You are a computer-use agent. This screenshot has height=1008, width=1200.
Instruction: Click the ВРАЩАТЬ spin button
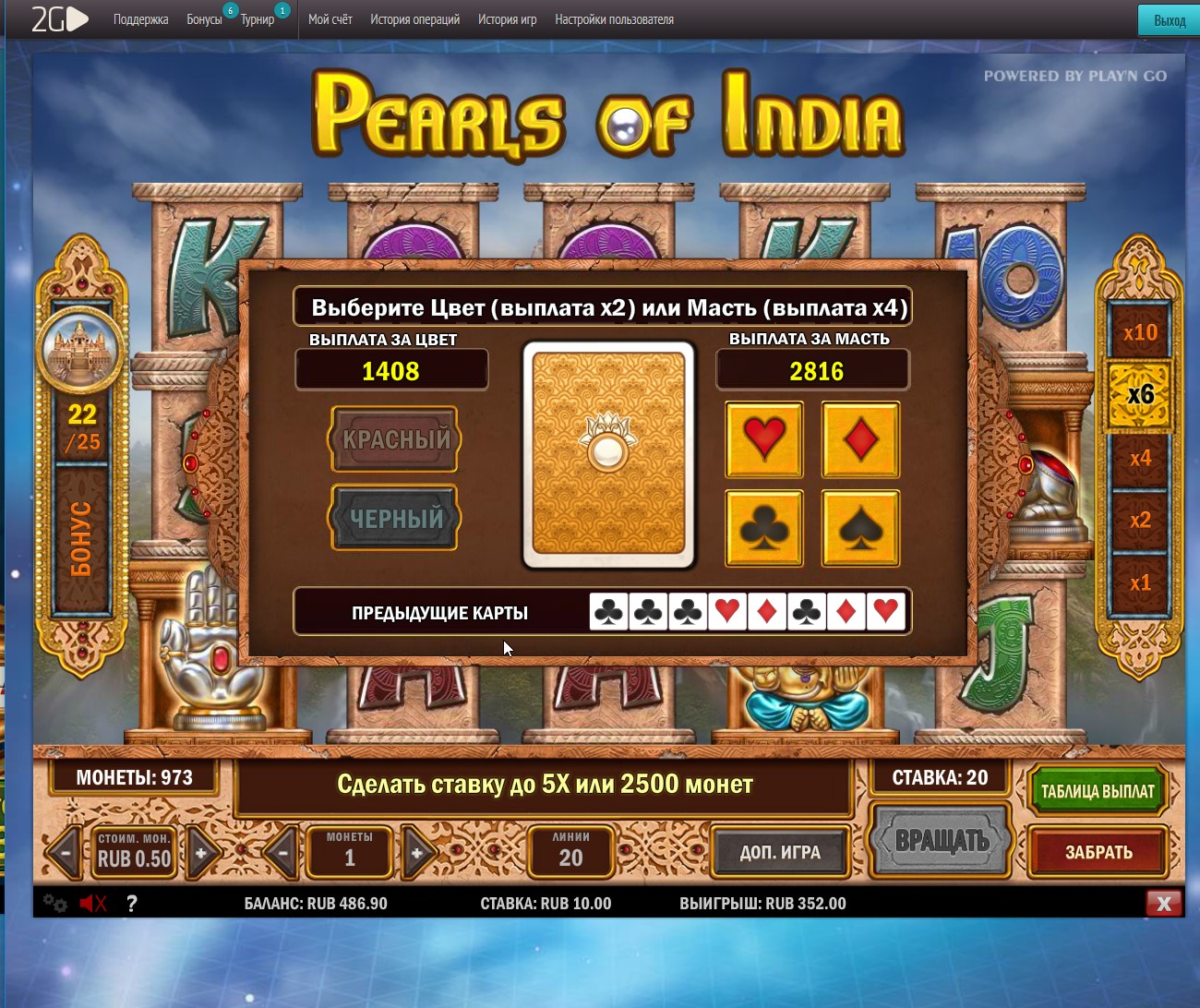coord(942,840)
